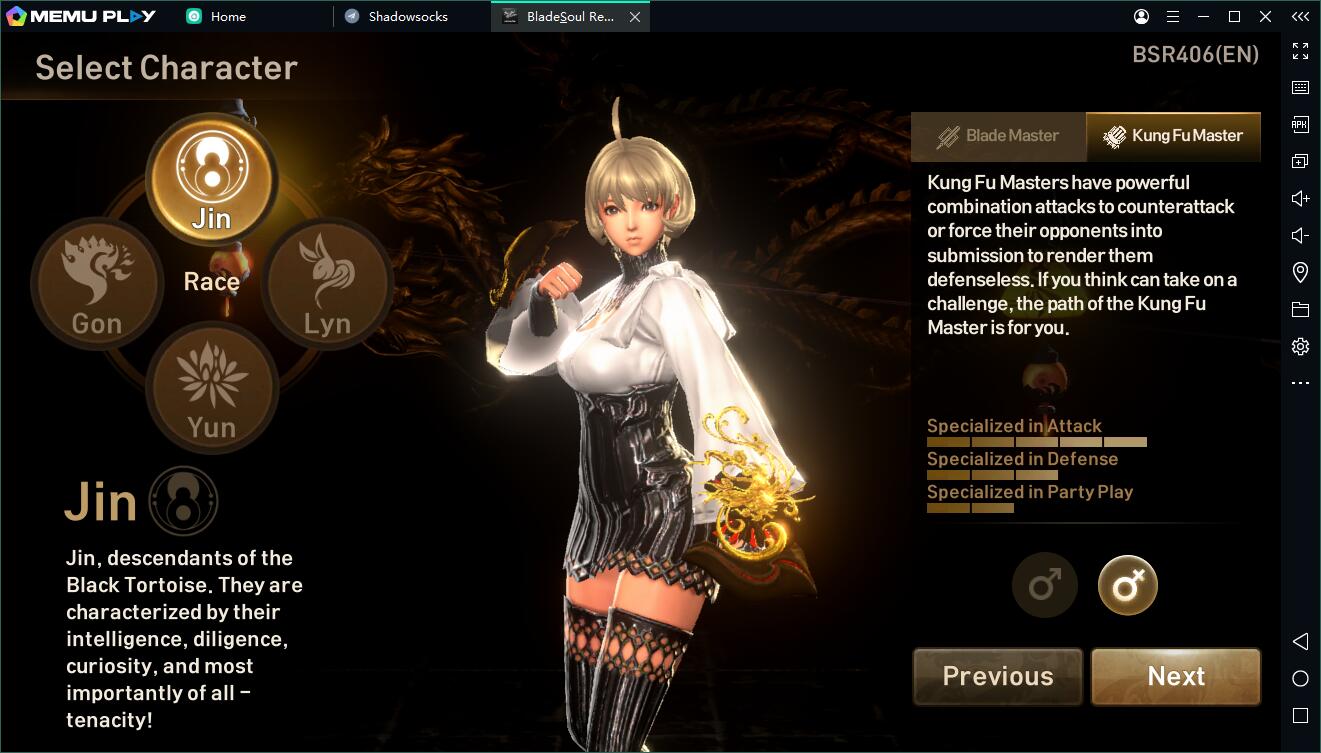
Task: Switch to the Blade Master class tab
Action: (x=998, y=136)
